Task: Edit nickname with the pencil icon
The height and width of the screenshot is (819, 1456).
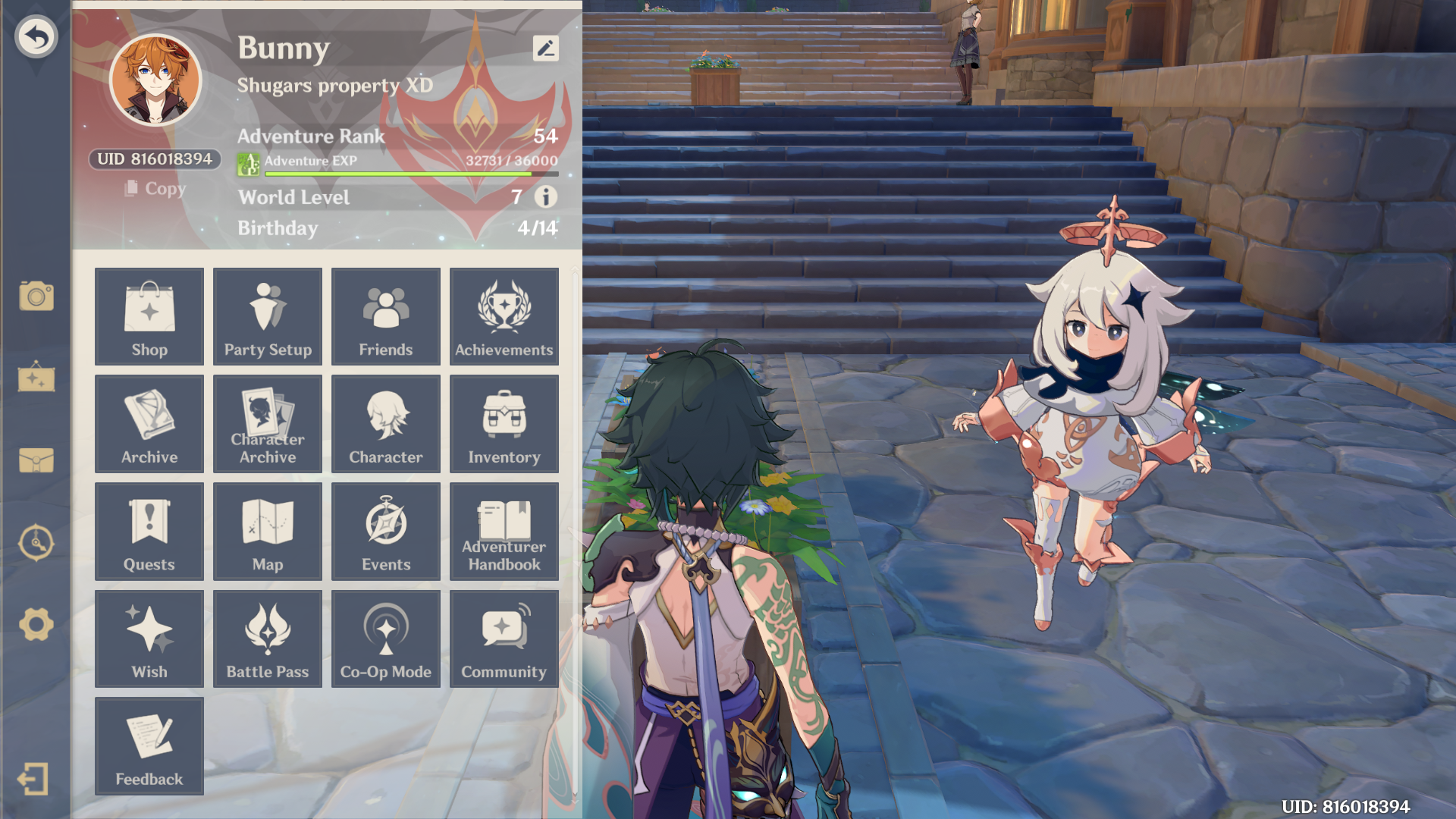Action: click(x=545, y=49)
